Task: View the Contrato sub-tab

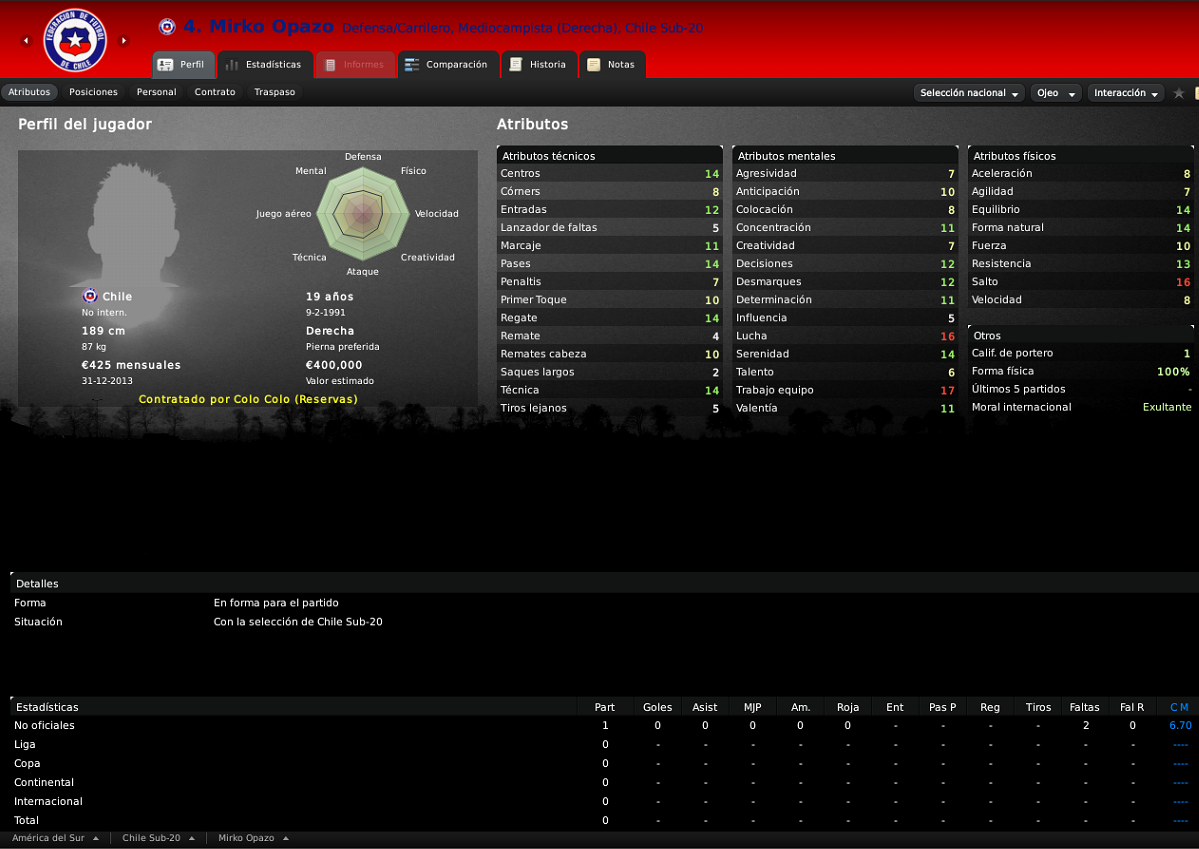Action: [x=215, y=92]
